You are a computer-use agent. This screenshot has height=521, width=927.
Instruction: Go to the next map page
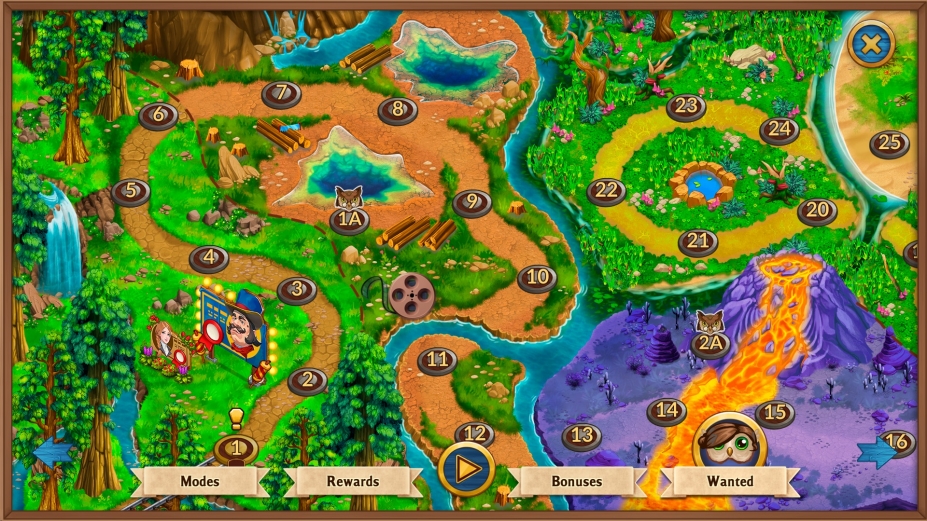coord(876,453)
